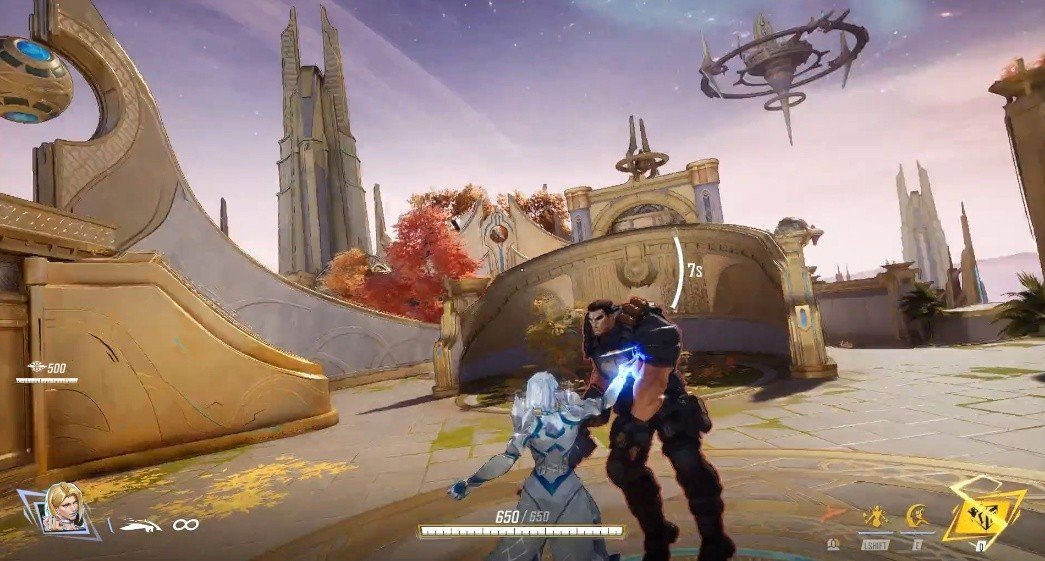Click the Invisible Woman hero portrait
The width and height of the screenshot is (1045, 561).
pyautogui.click(x=61, y=508)
